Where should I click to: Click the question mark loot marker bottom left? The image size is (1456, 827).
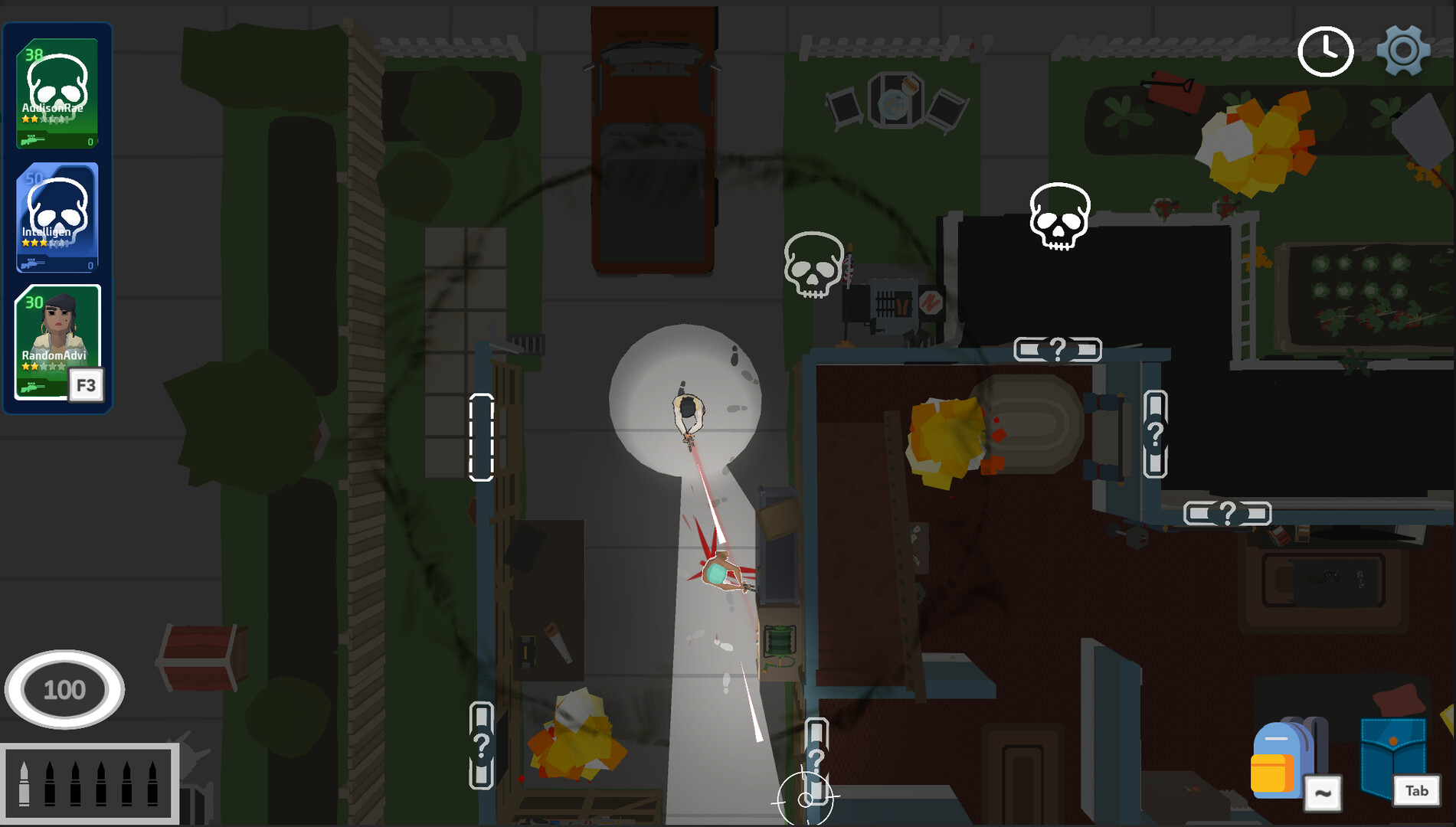(481, 744)
